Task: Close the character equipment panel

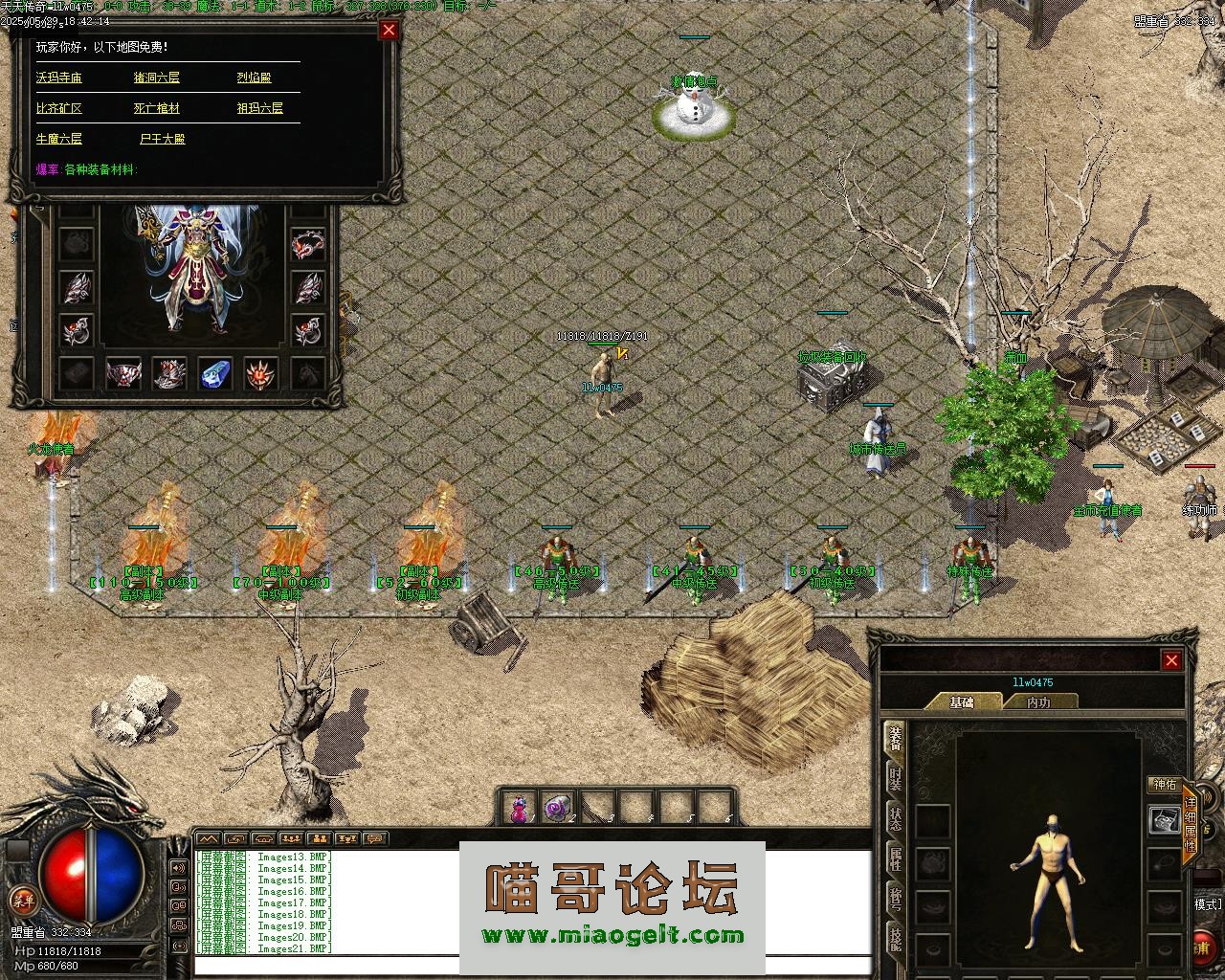Action: (x=1171, y=660)
